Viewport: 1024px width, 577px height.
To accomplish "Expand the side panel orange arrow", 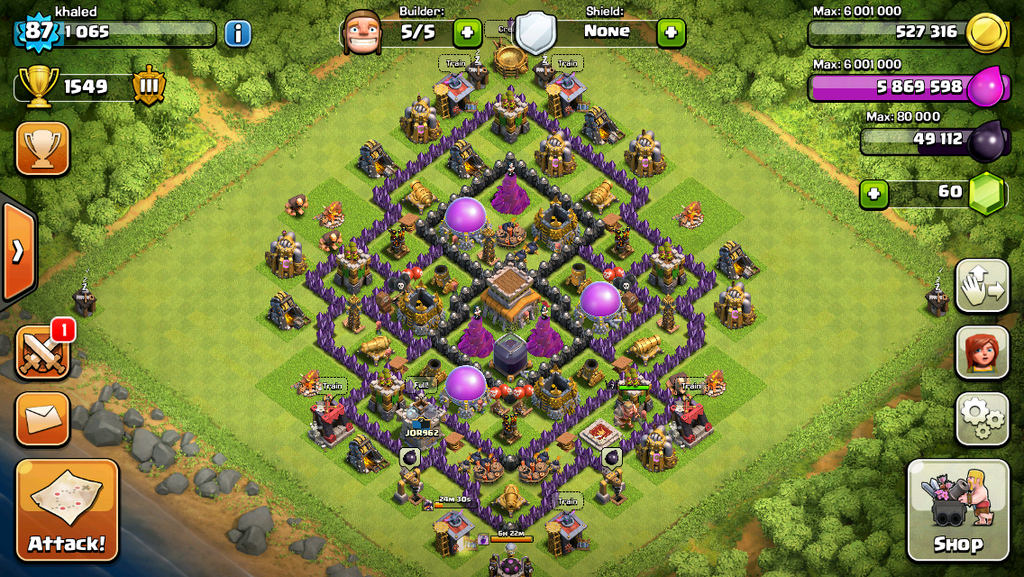I will 18,251.
